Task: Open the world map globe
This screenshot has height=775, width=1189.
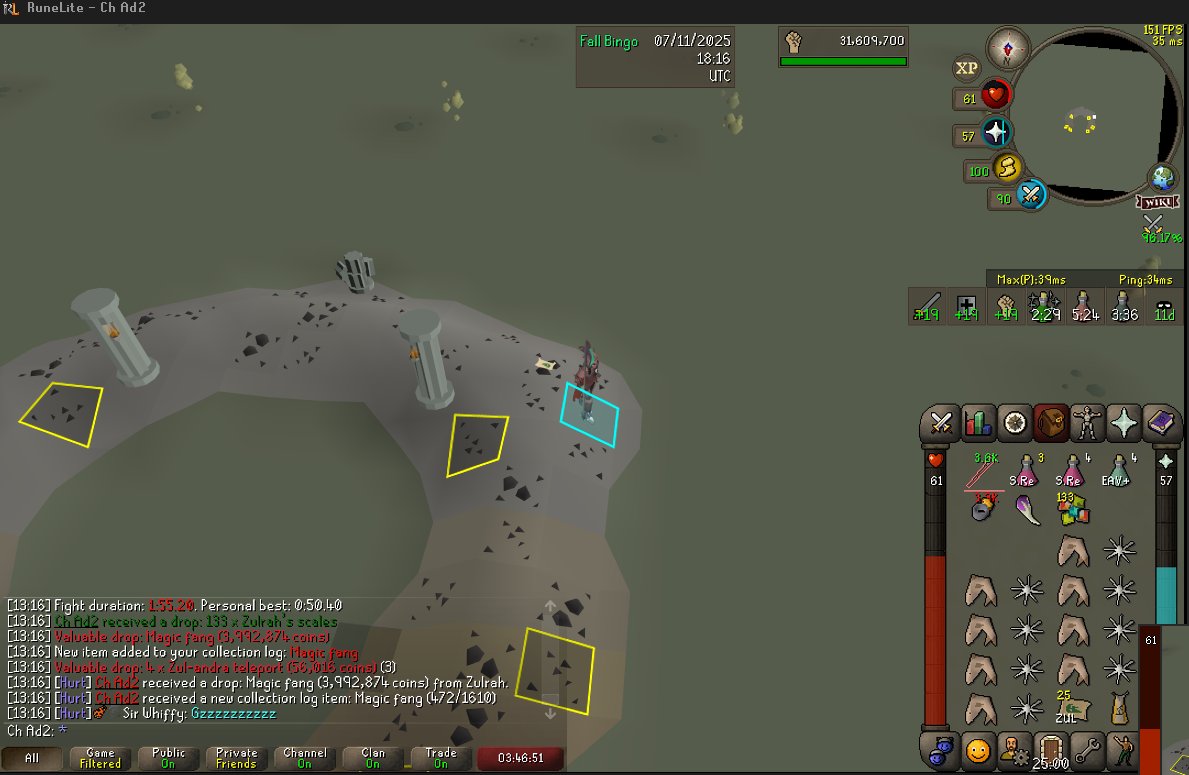Action: pyautogui.click(x=1162, y=179)
